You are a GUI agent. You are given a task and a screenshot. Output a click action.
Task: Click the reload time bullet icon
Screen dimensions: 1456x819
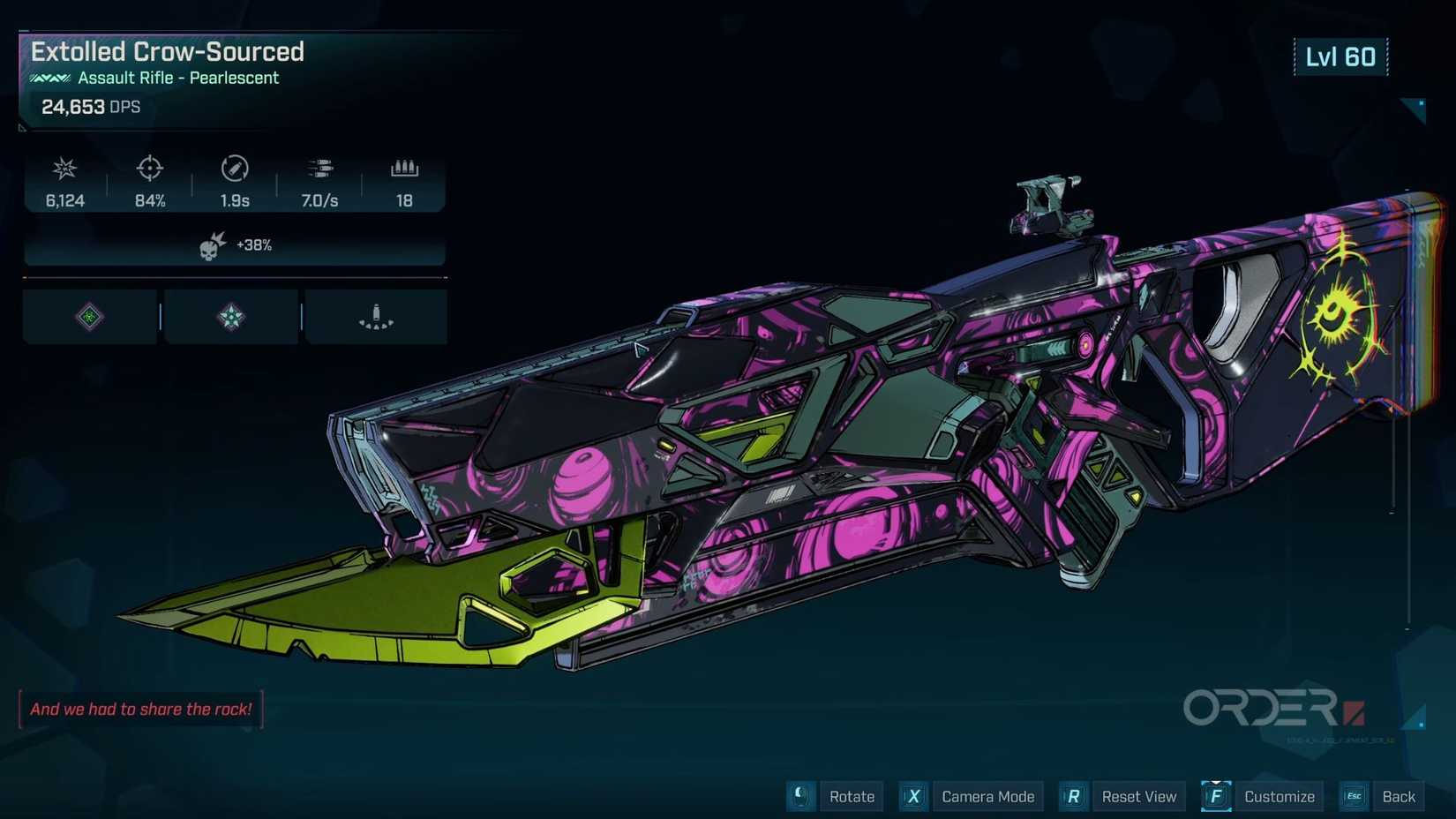[233, 169]
